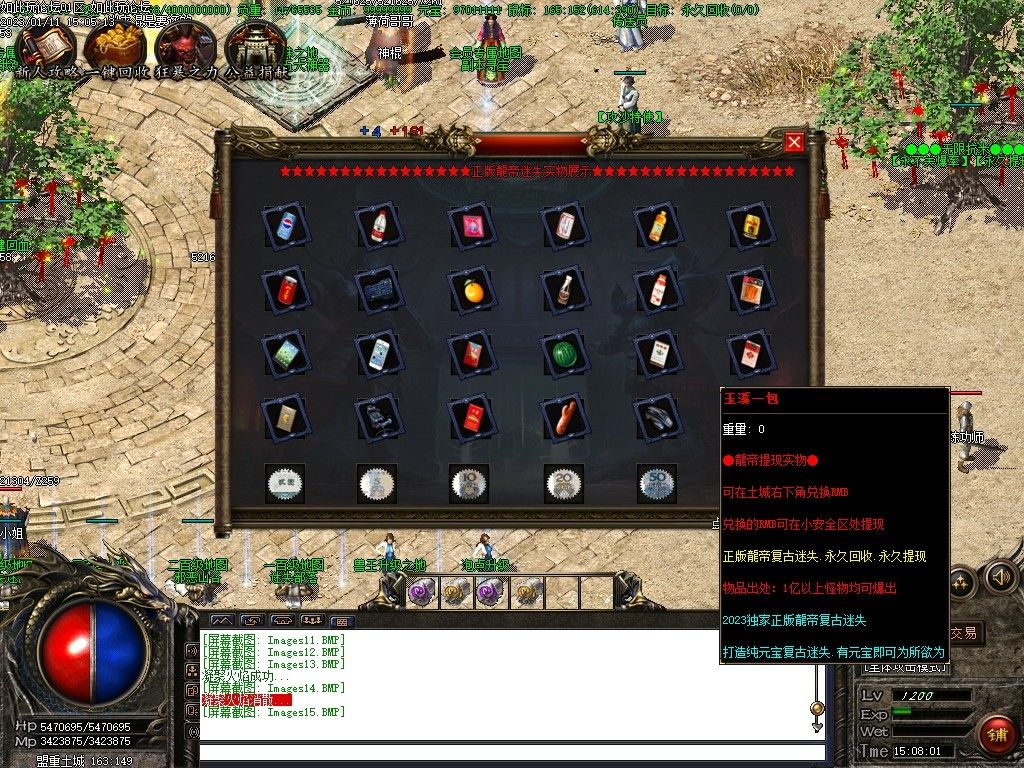This screenshot has width=1024, height=768.
Task: Toggle the sound speaker button
Action: point(1000,577)
